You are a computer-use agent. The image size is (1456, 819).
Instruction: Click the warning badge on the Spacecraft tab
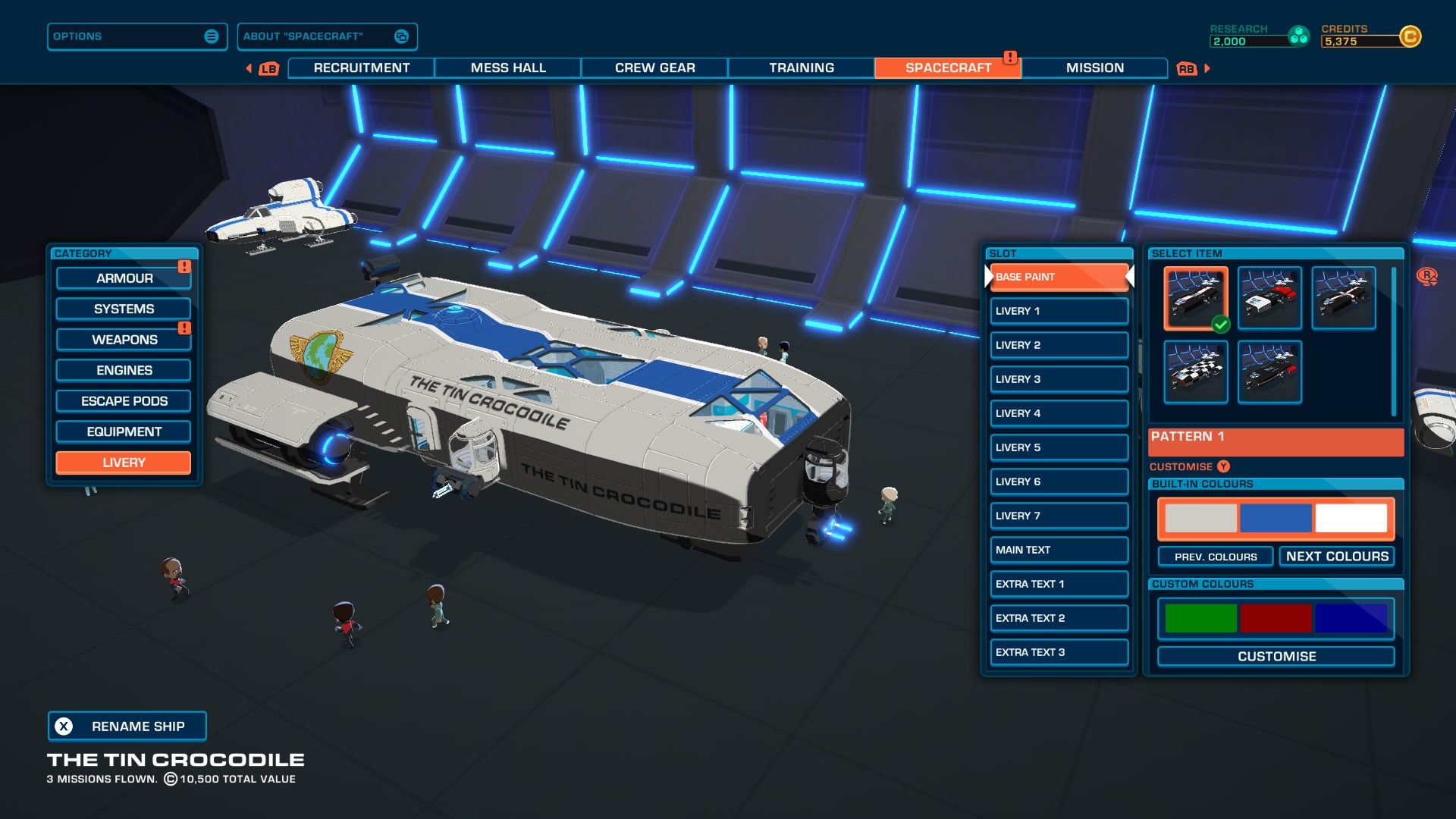(1012, 56)
